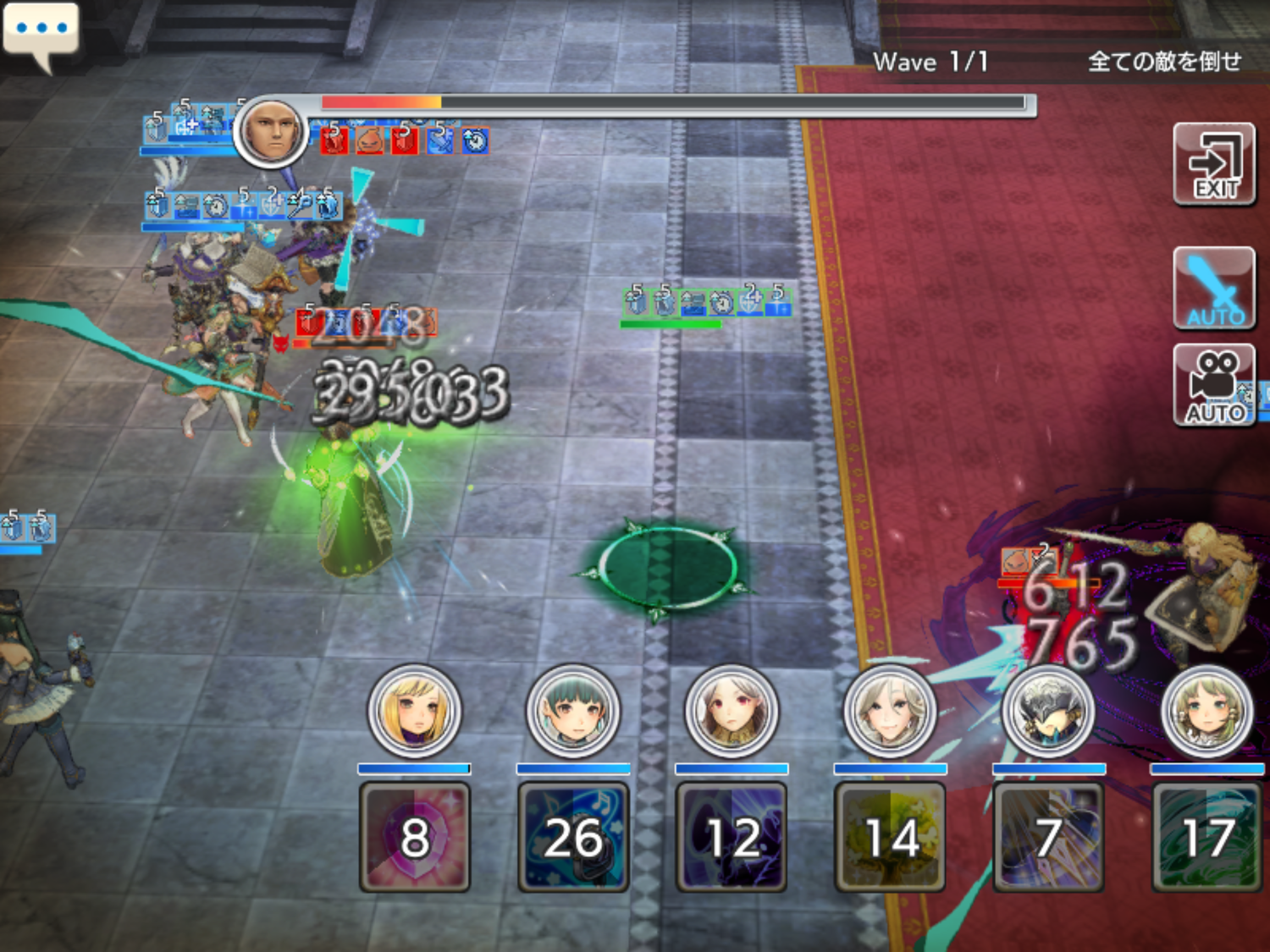
Task: Select the armored helmet knight portrait
Action: [1048, 711]
